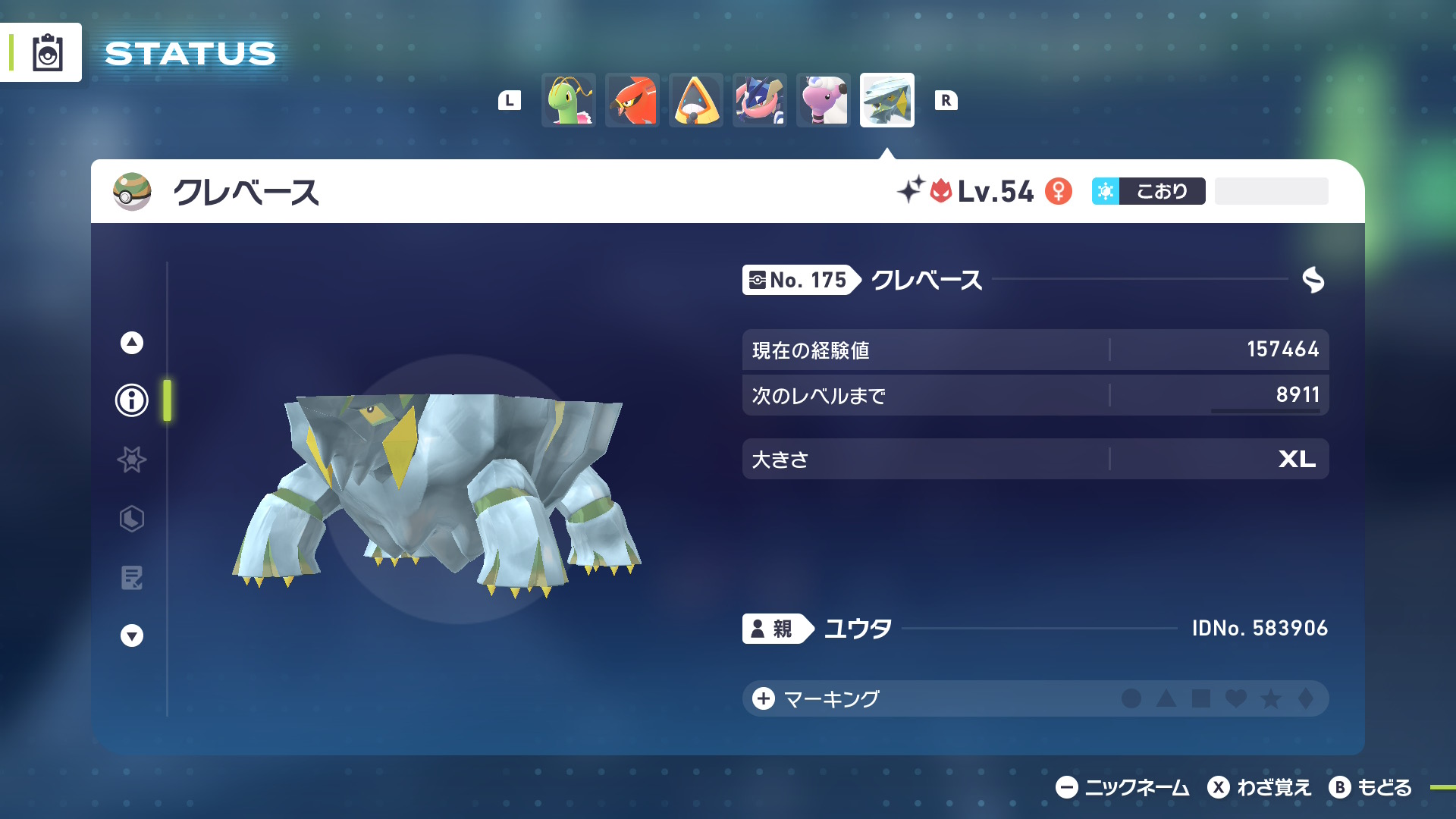This screenshot has height=819, width=1456.
Task: Select the Flaaffy party icon
Action: coord(824,99)
